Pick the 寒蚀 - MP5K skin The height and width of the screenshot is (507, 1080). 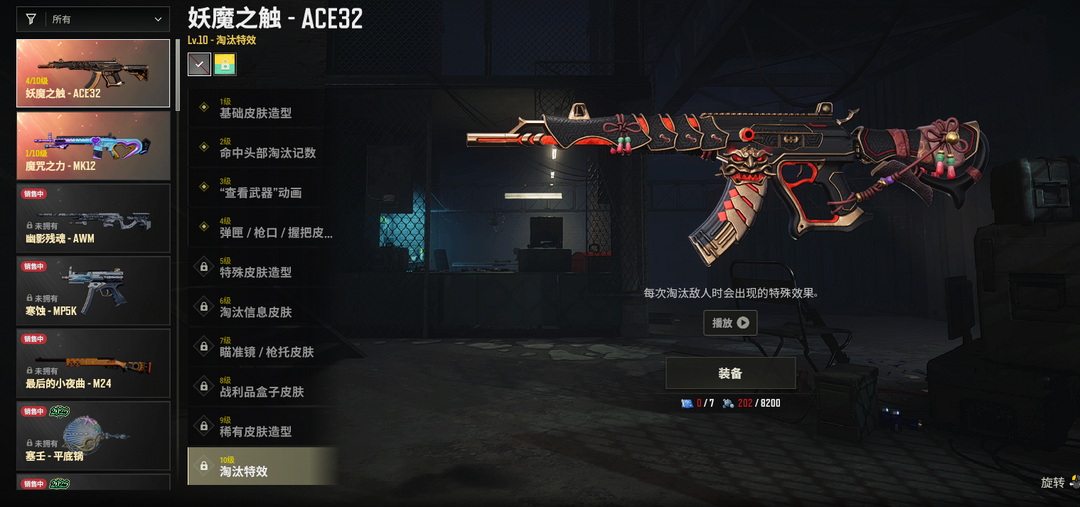[x=93, y=290]
